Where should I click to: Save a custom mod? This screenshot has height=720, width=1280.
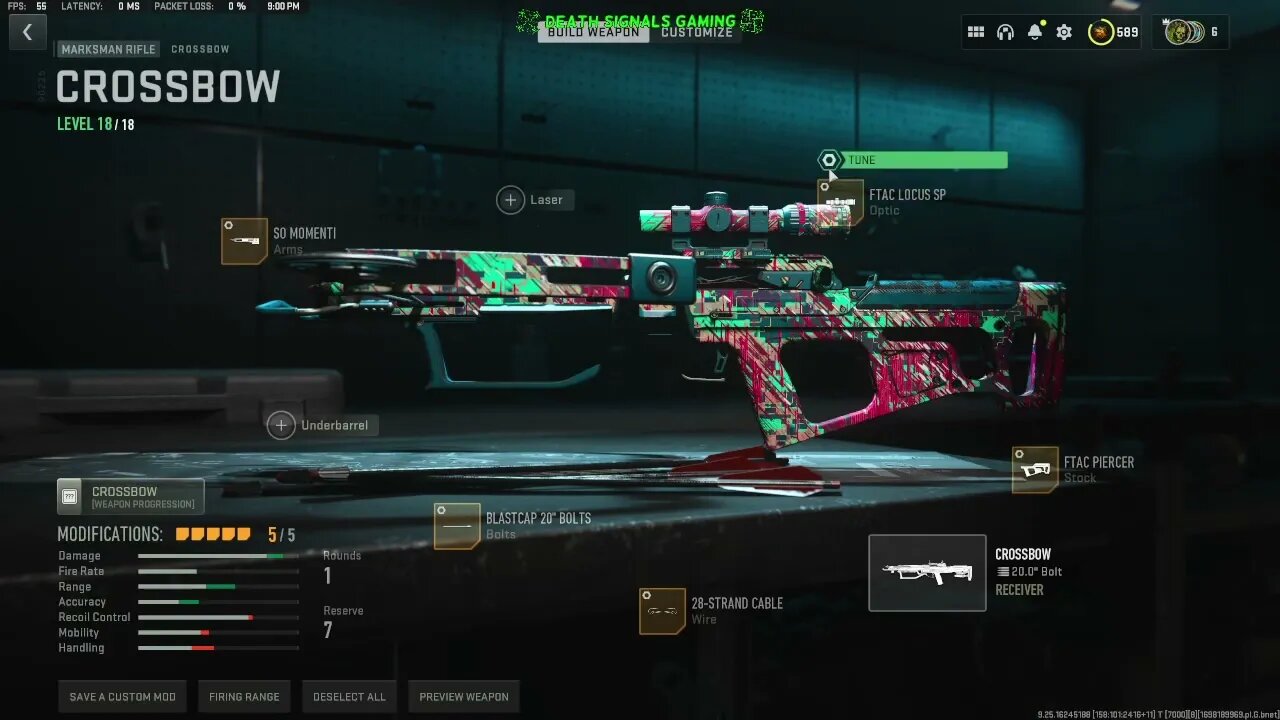pyautogui.click(x=122, y=697)
